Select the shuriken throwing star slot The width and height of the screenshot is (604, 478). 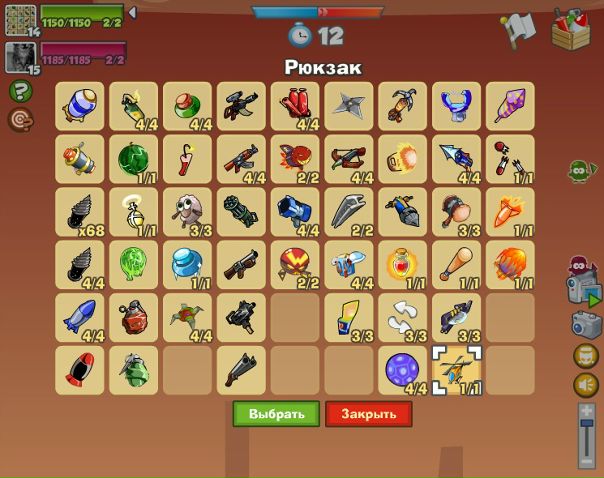point(349,106)
